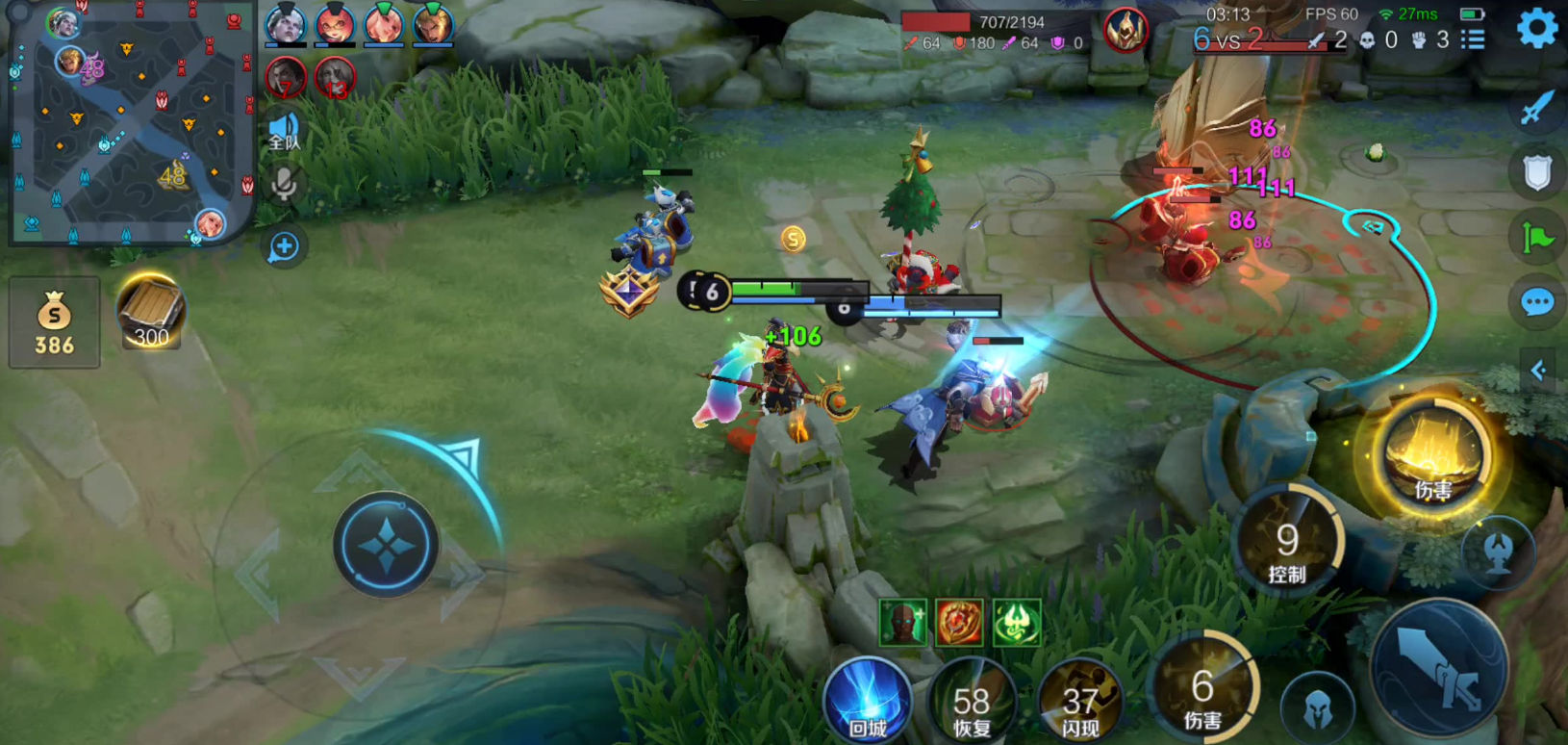Screen dimensions: 1568x745
Task: Target enemy heroes with the helmet button
Action: click(1317, 706)
